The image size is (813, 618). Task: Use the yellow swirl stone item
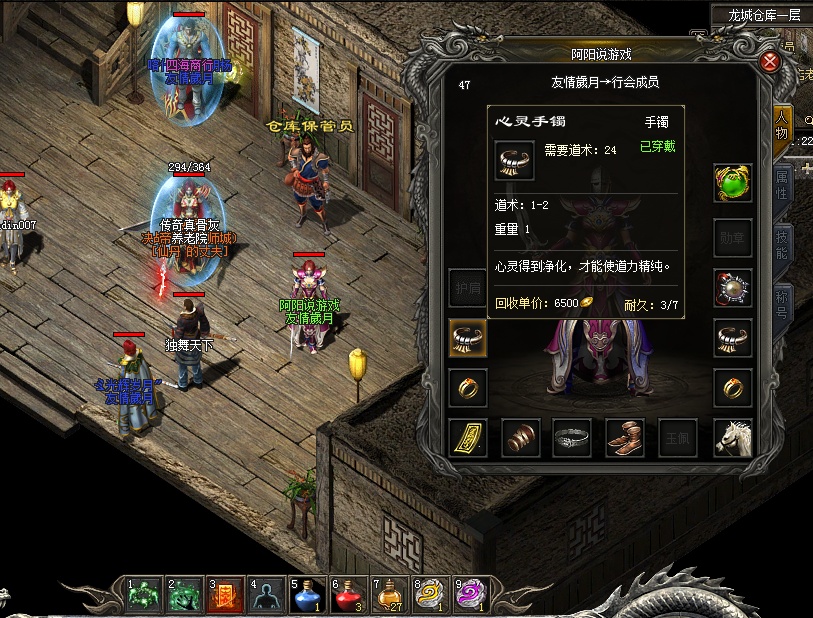coord(429,596)
